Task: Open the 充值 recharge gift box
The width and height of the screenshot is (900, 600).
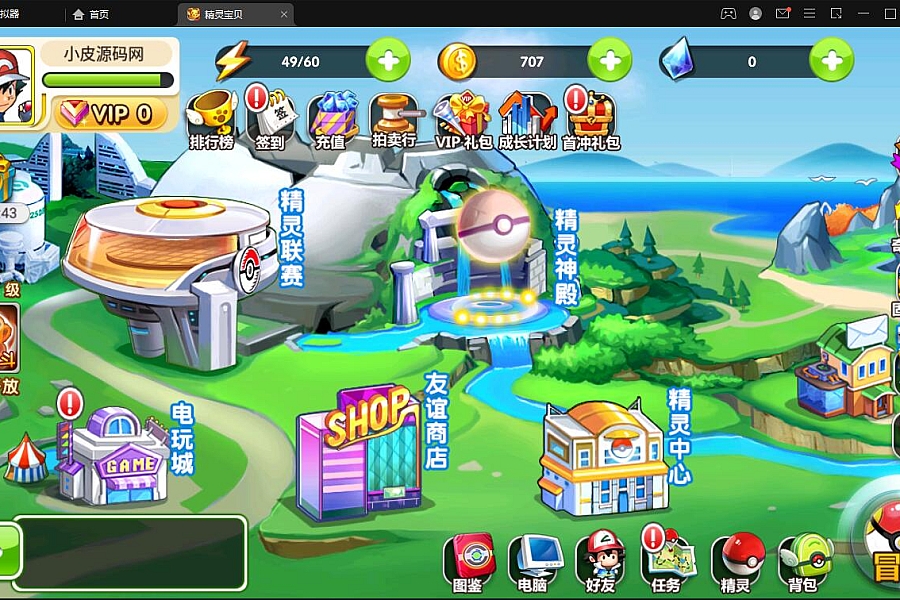Action: pos(331,118)
